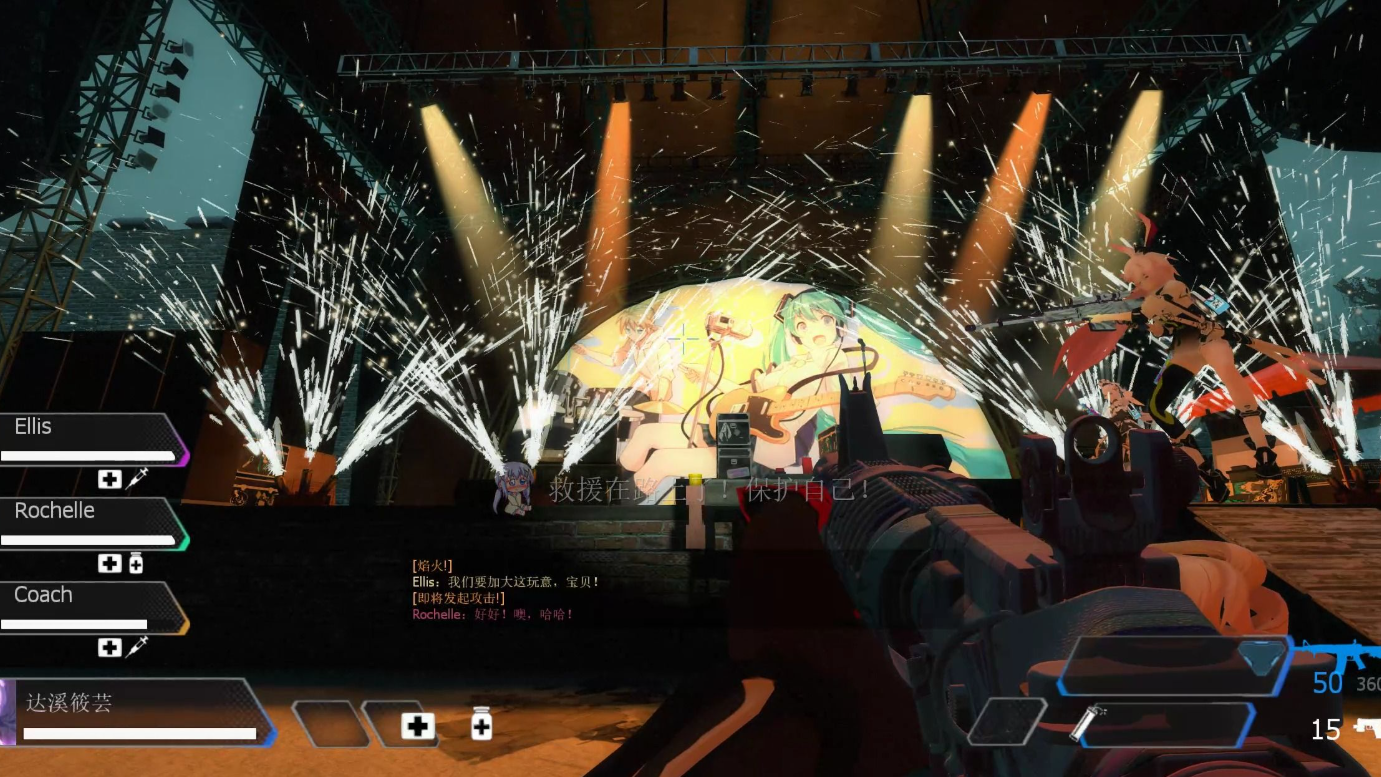Select Coach's teammate panel
Viewport: 1381px width, 777px height.
click(x=92, y=607)
